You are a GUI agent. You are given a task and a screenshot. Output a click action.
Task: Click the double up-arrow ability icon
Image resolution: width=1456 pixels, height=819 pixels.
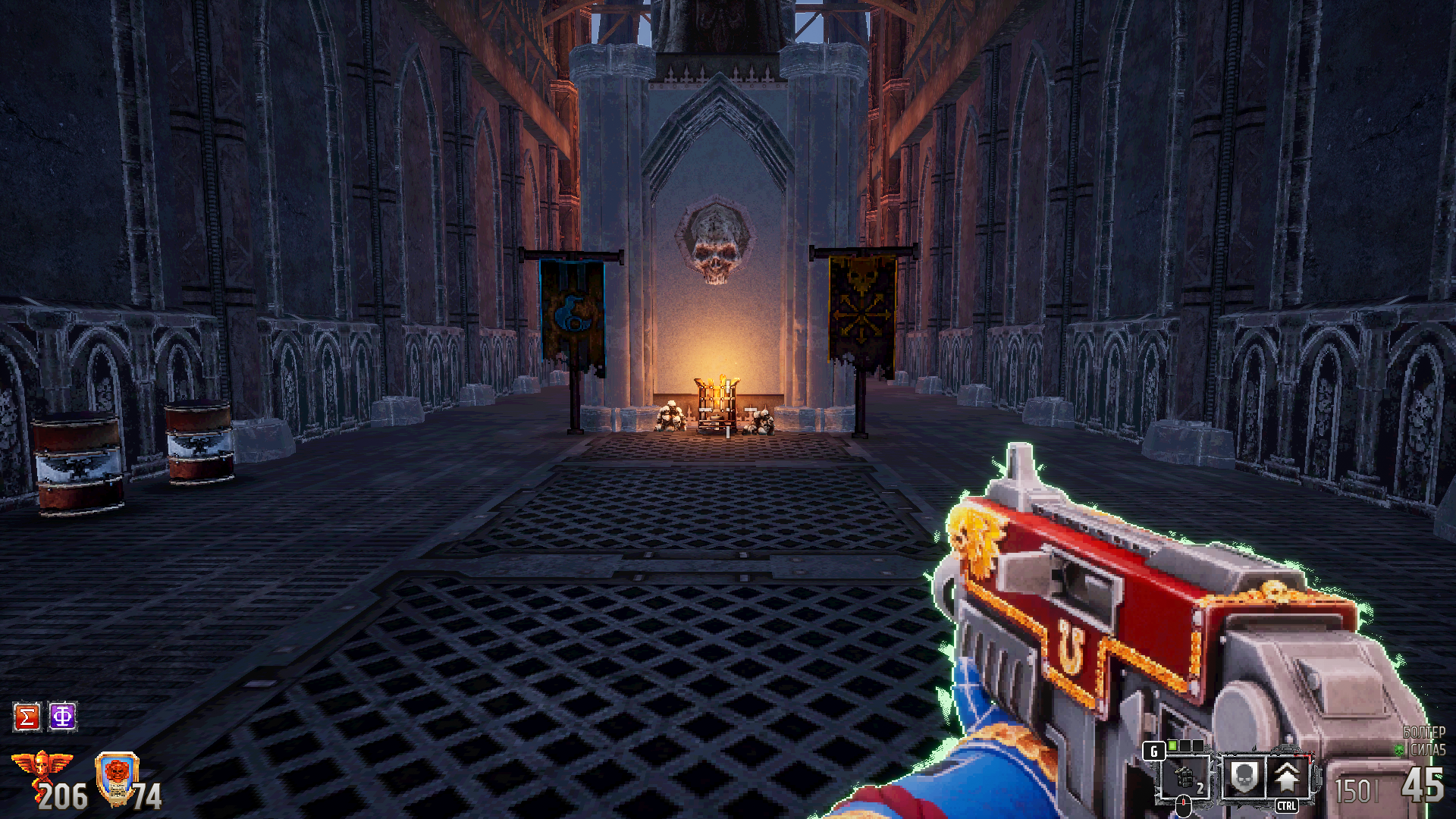[1286, 777]
